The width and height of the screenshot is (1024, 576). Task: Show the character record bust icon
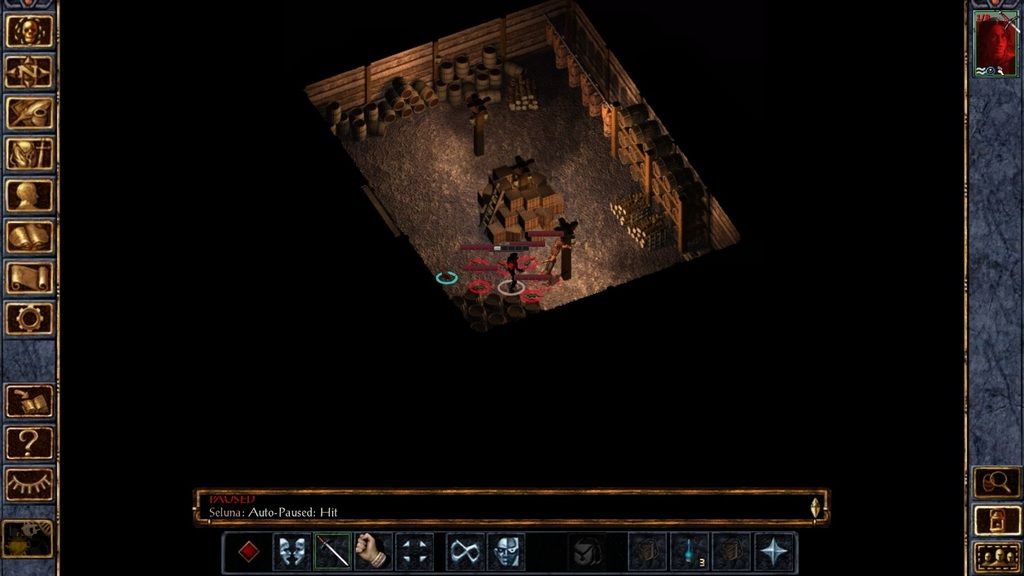click(x=29, y=194)
